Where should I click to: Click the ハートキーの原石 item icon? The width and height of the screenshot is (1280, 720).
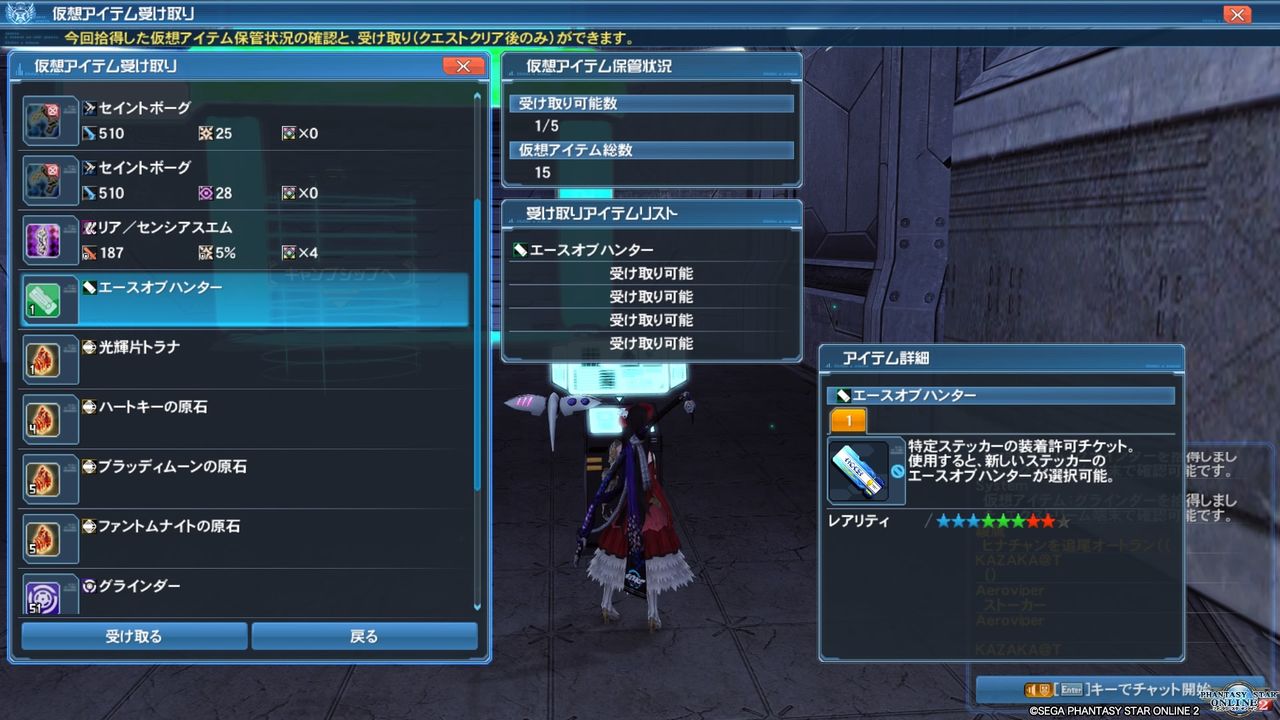click(48, 418)
